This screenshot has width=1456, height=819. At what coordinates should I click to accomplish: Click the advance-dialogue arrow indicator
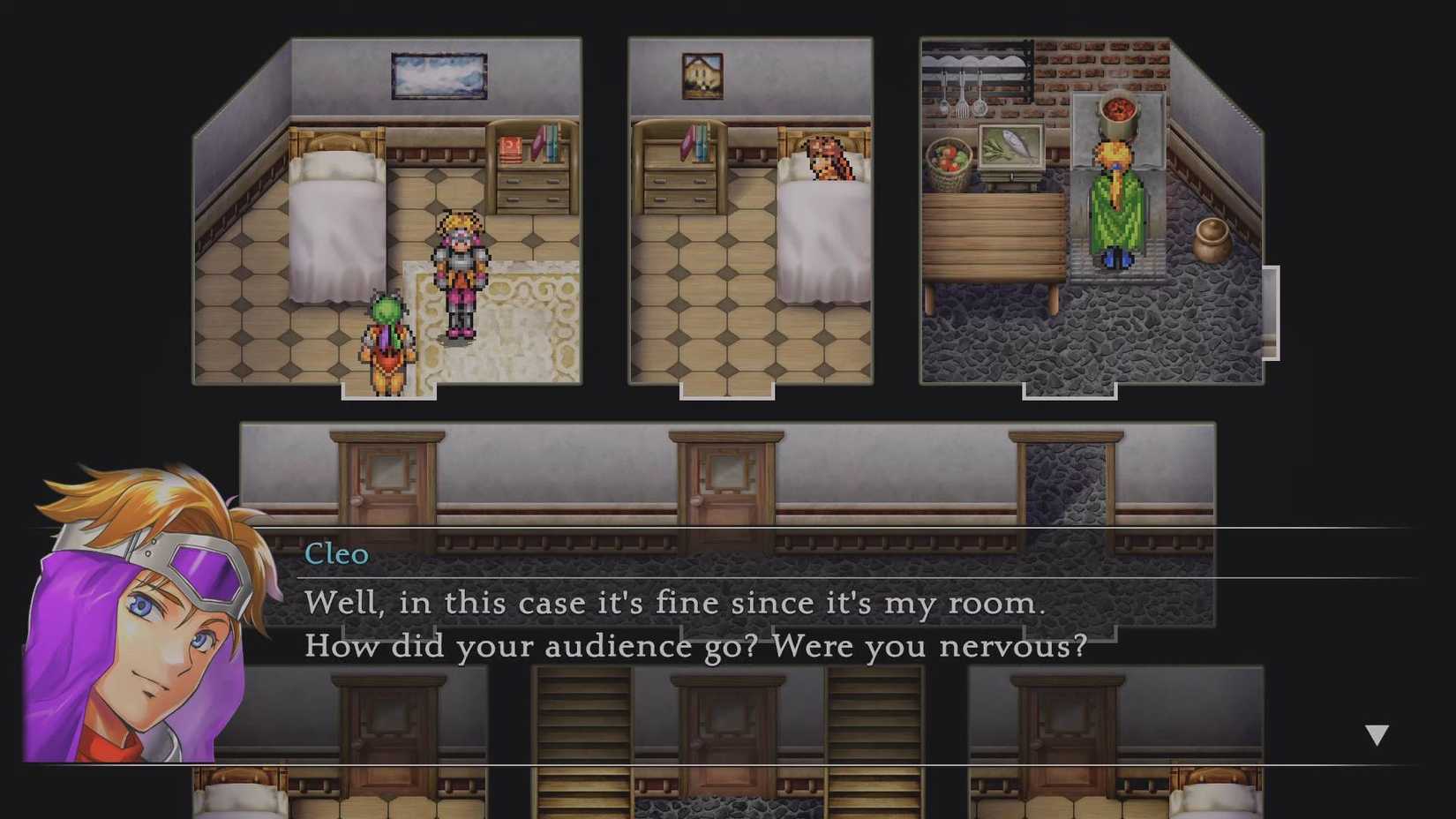(1376, 732)
